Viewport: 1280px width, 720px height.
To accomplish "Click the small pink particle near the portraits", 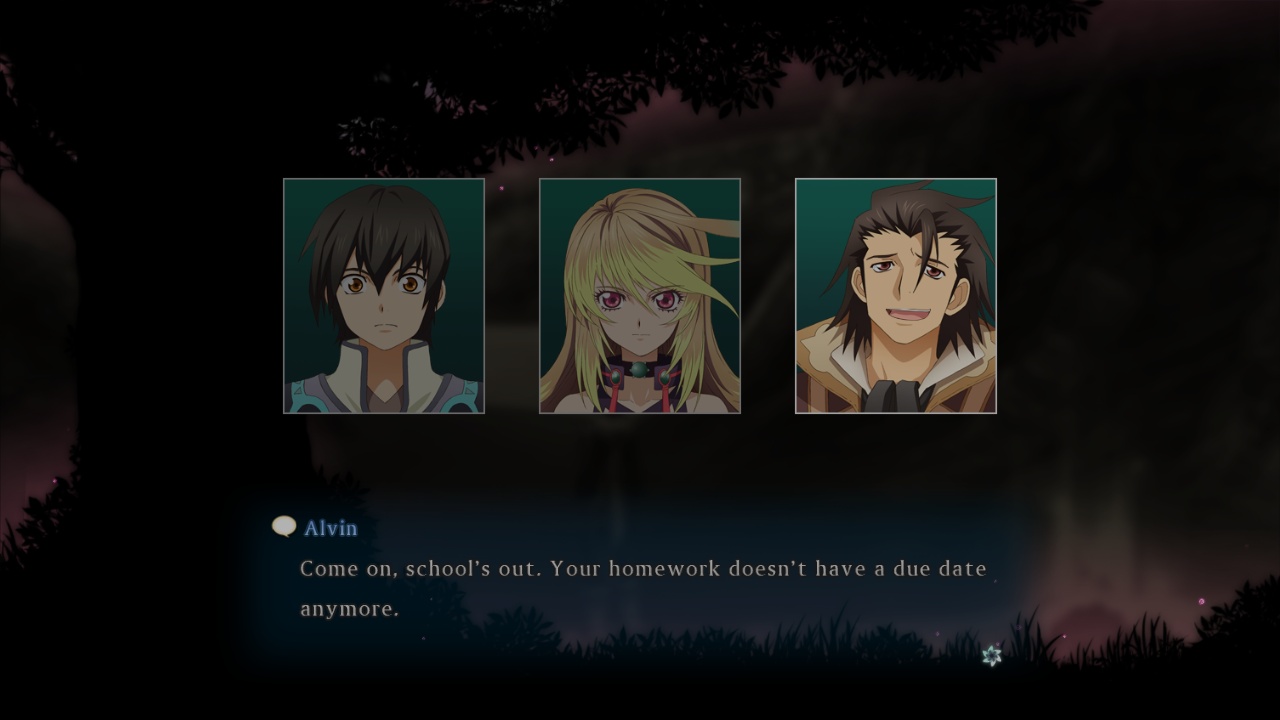I will point(502,188).
